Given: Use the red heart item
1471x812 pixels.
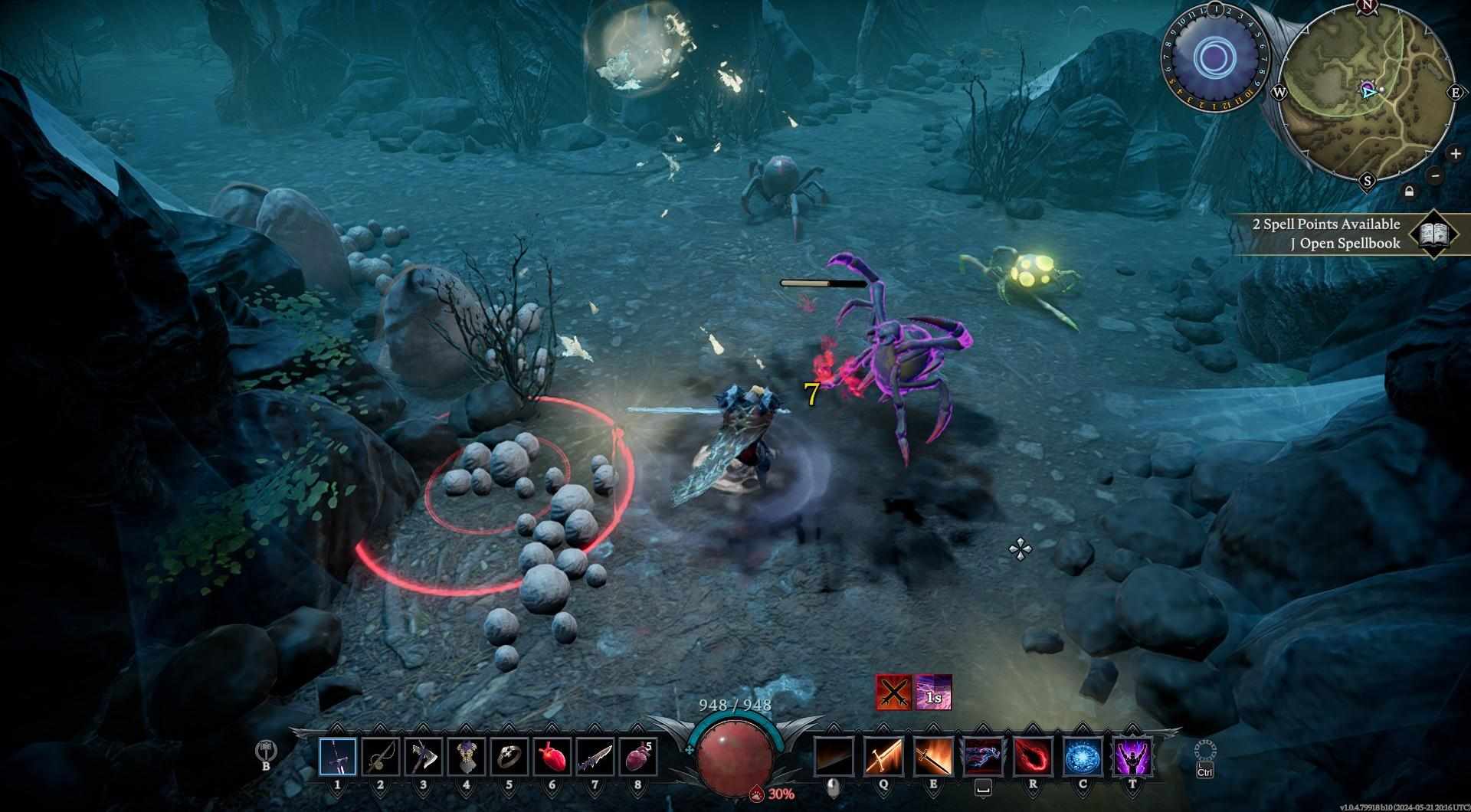Looking at the screenshot, I should click(x=552, y=757).
